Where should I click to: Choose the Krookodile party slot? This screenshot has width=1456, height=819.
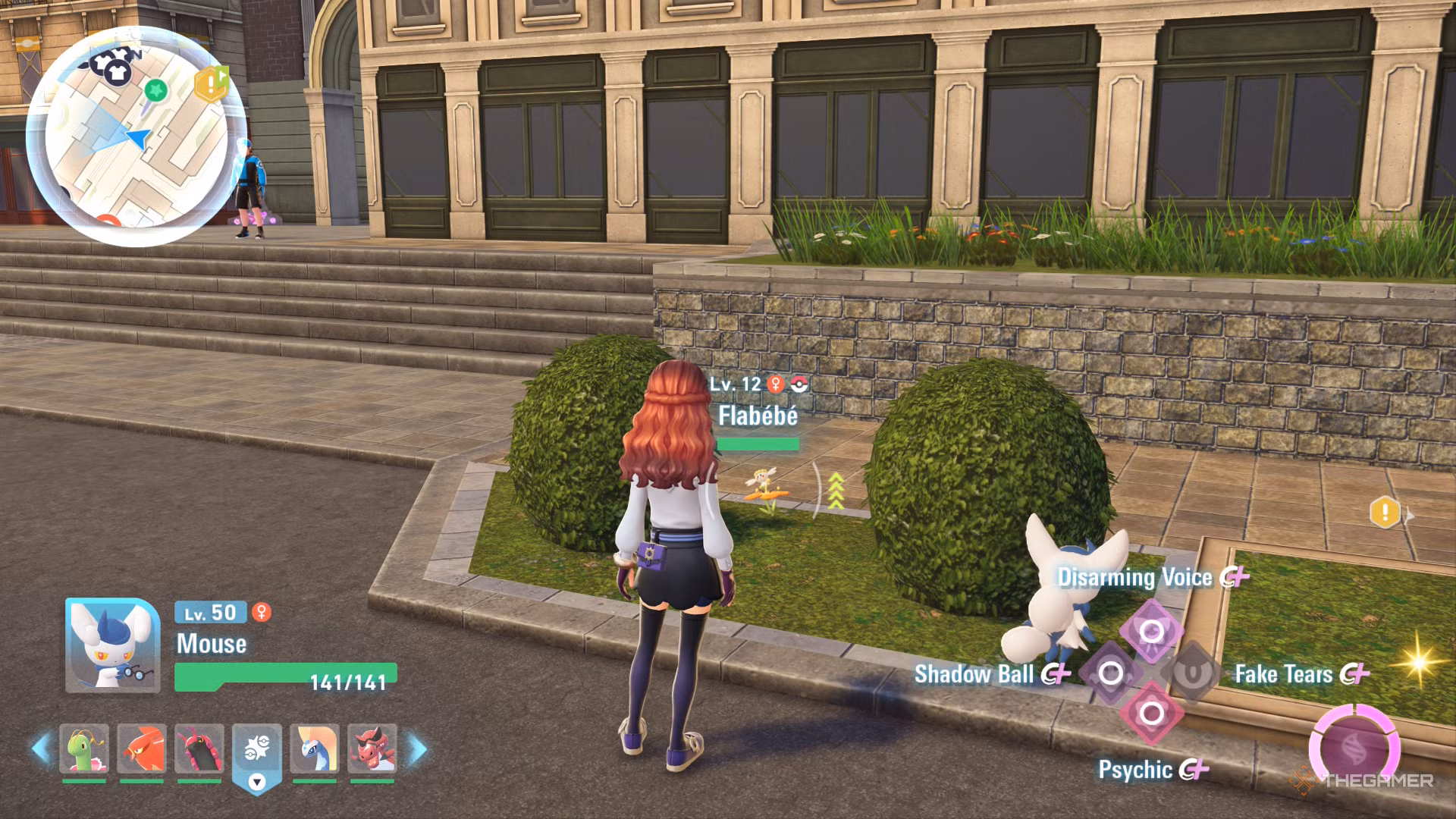coord(372,749)
